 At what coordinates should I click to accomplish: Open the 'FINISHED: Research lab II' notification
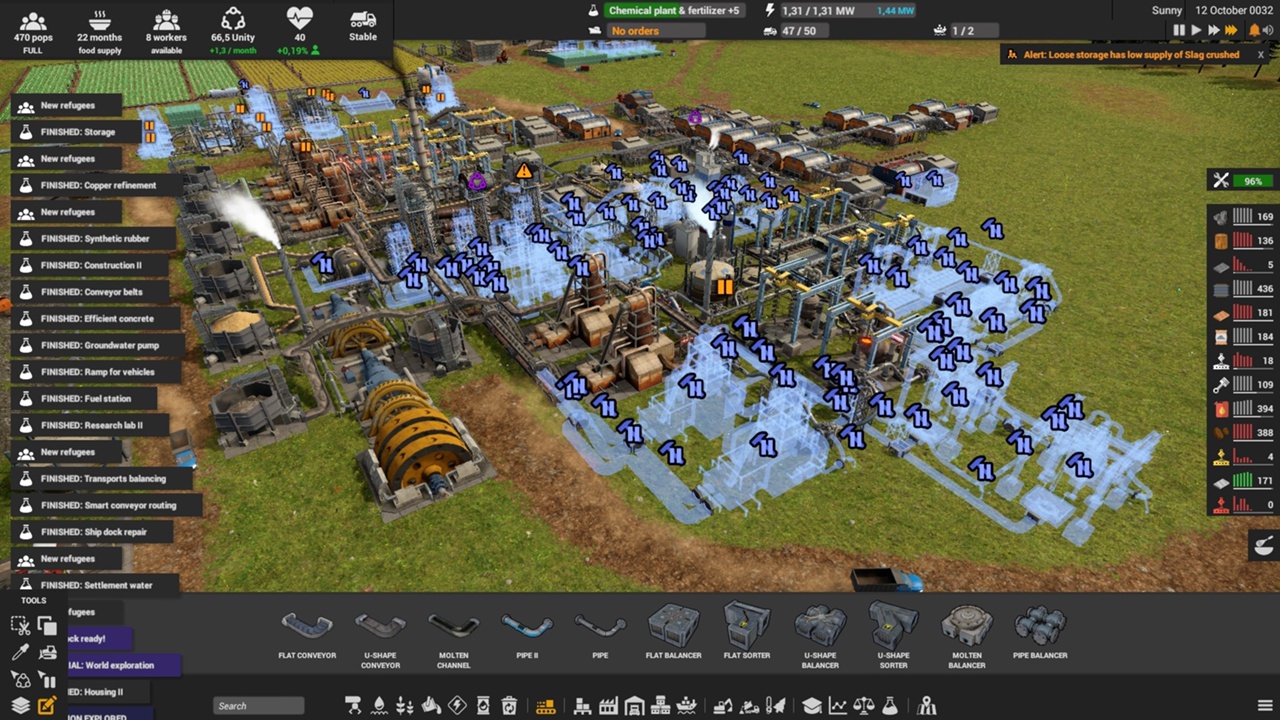tap(91, 425)
